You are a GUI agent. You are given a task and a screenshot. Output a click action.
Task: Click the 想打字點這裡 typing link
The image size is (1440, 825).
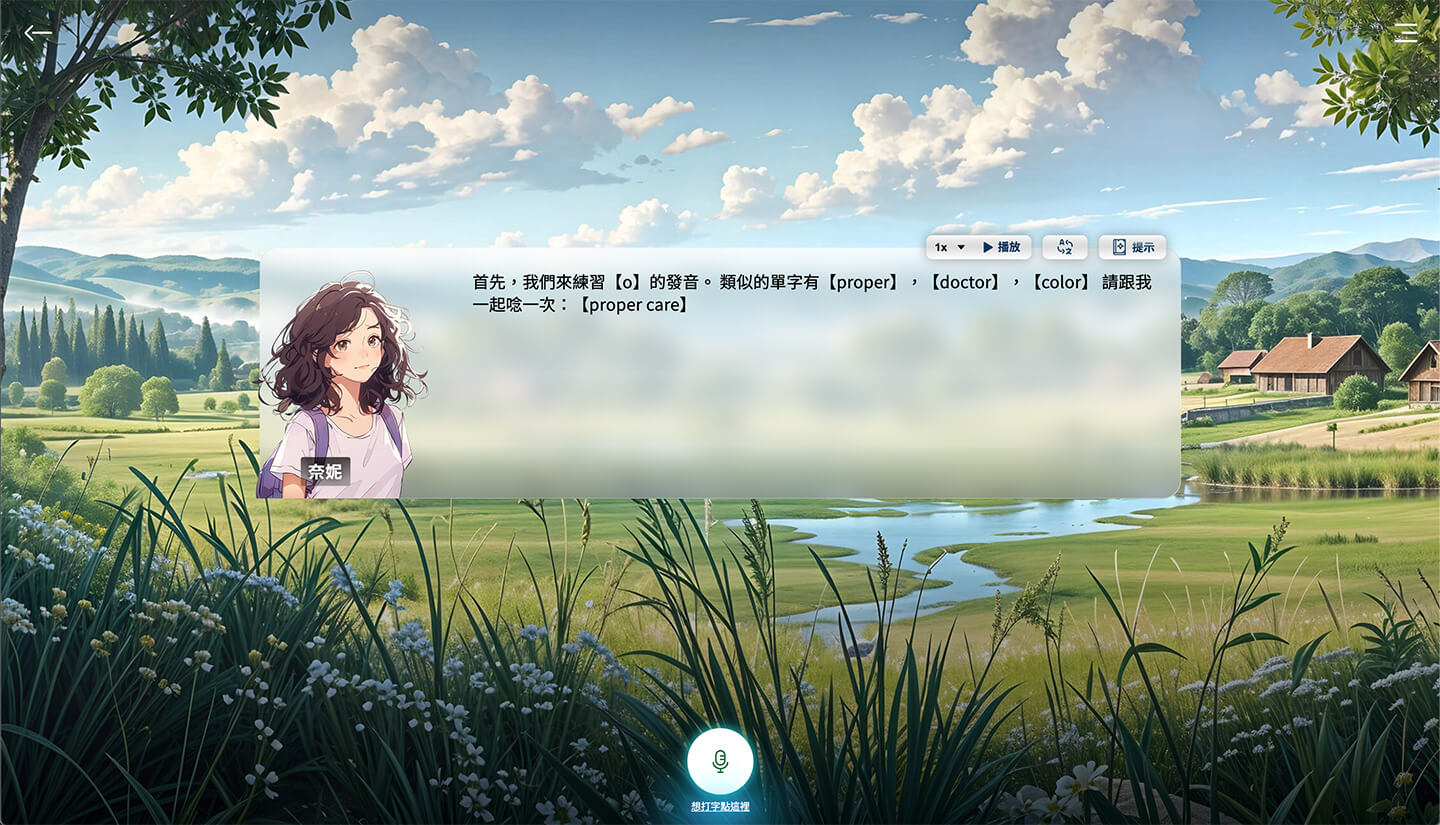[x=720, y=807]
